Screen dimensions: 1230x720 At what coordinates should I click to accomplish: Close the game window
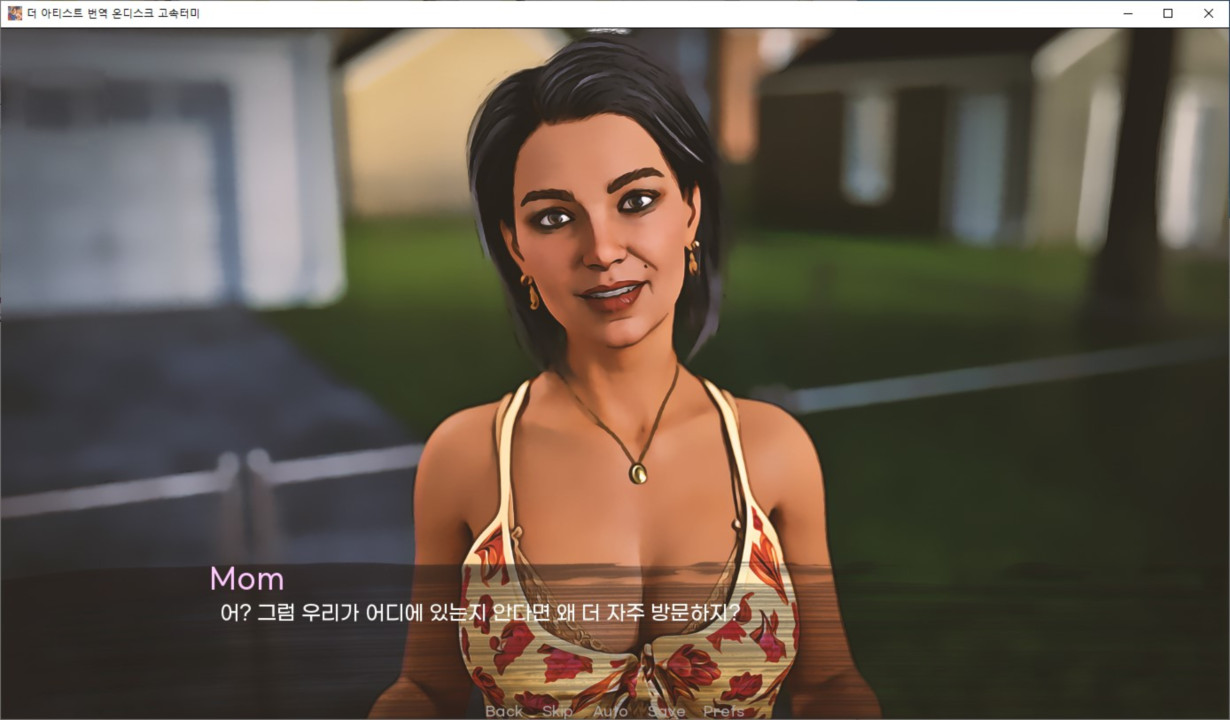[1208, 13]
